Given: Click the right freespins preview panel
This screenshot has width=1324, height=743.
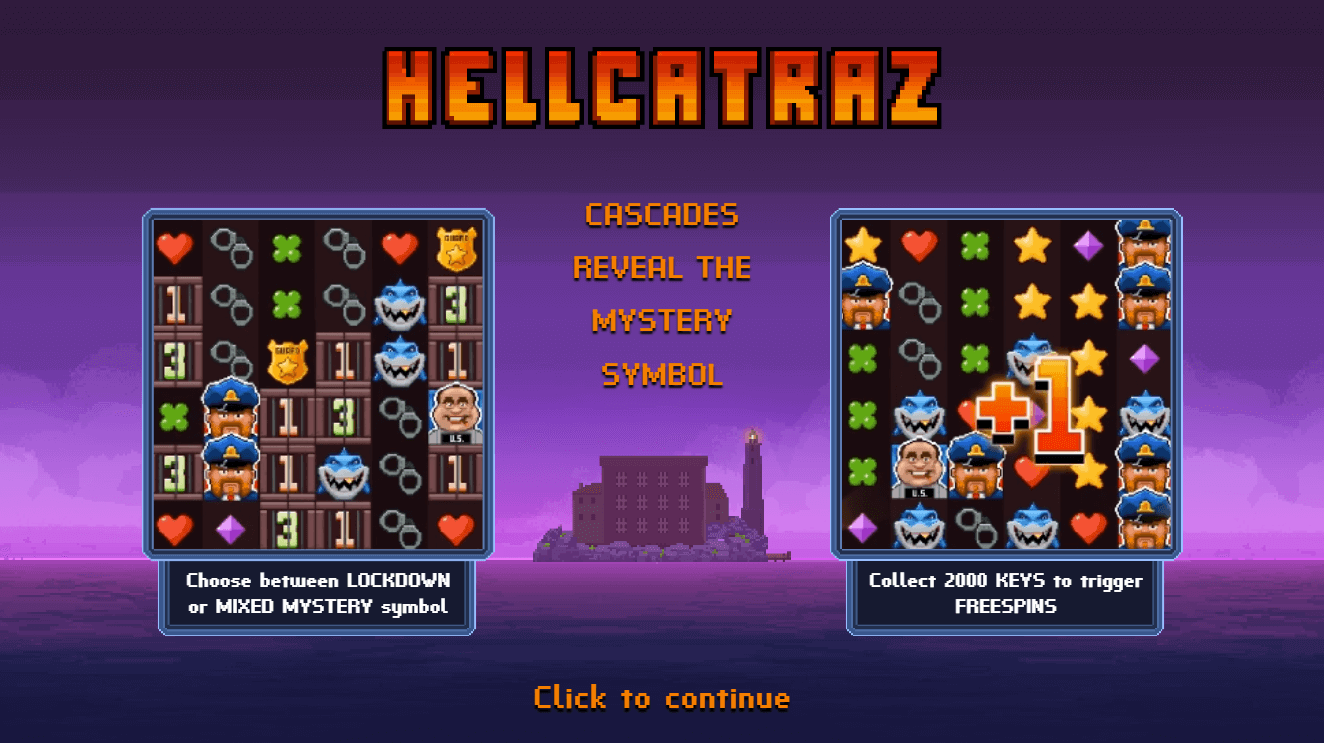Looking at the screenshot, I should (x=1003, y=380).
